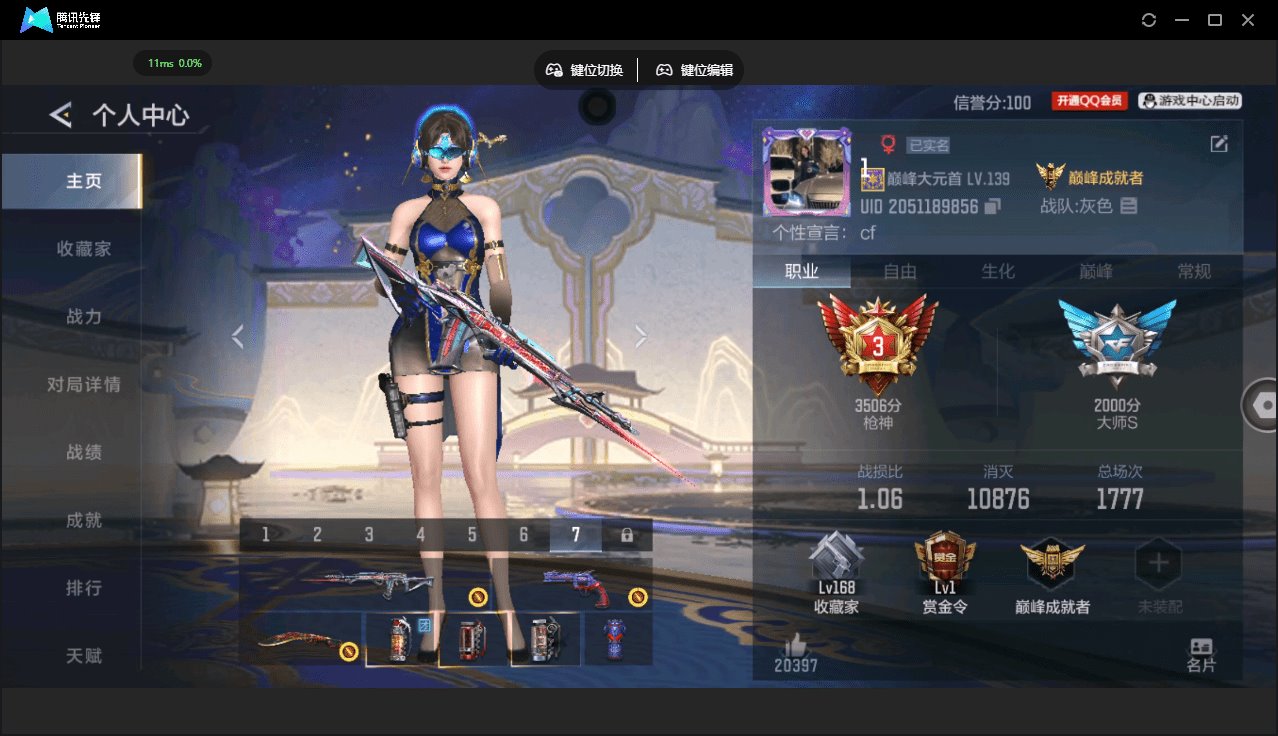The height and width of the screenshot is (736, 1278).
Task: Go back using the 个人中心 arrow
Action: 61,116
